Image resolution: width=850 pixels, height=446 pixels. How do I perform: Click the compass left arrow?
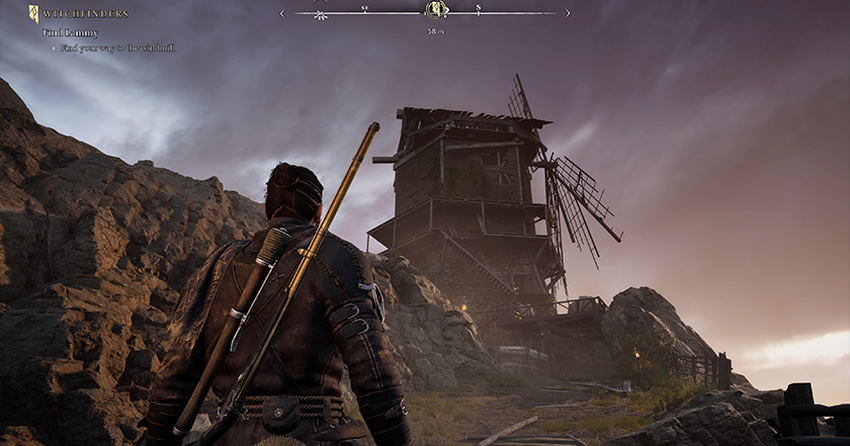tap(282, 13)
